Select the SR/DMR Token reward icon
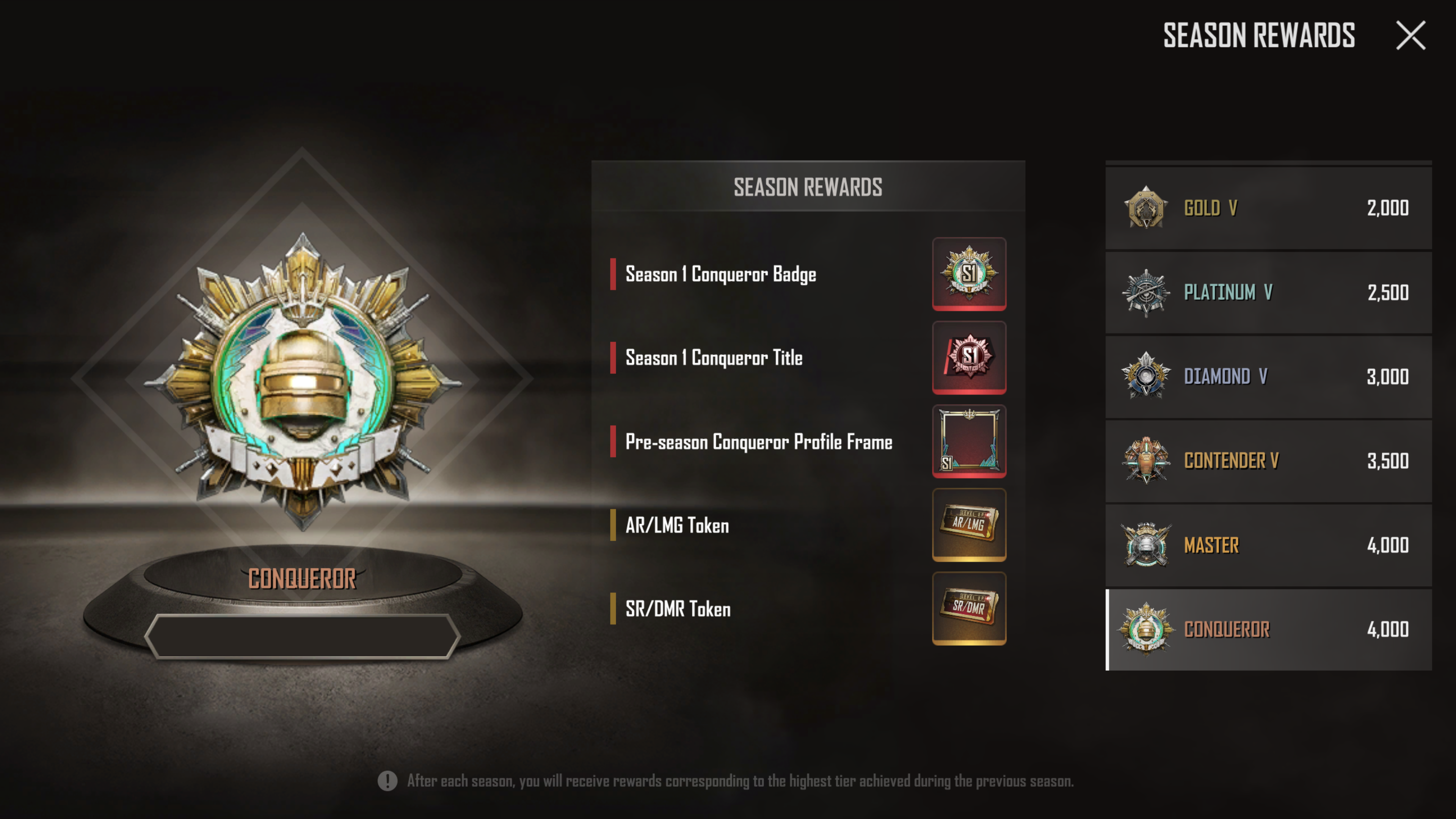This screenshot has height=819, width=1456. [x=969, y=608]
